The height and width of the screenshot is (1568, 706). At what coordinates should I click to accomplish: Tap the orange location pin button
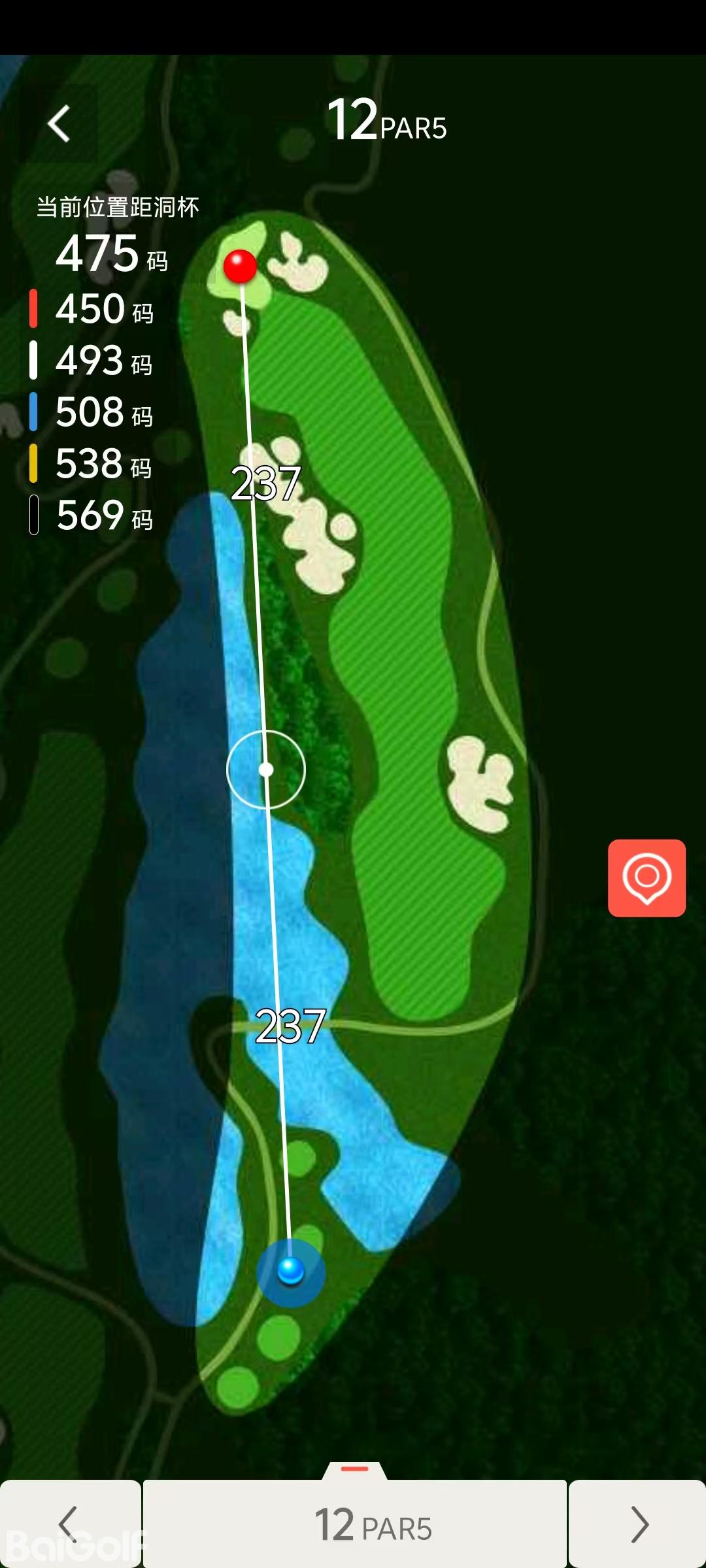click(647, 877)
